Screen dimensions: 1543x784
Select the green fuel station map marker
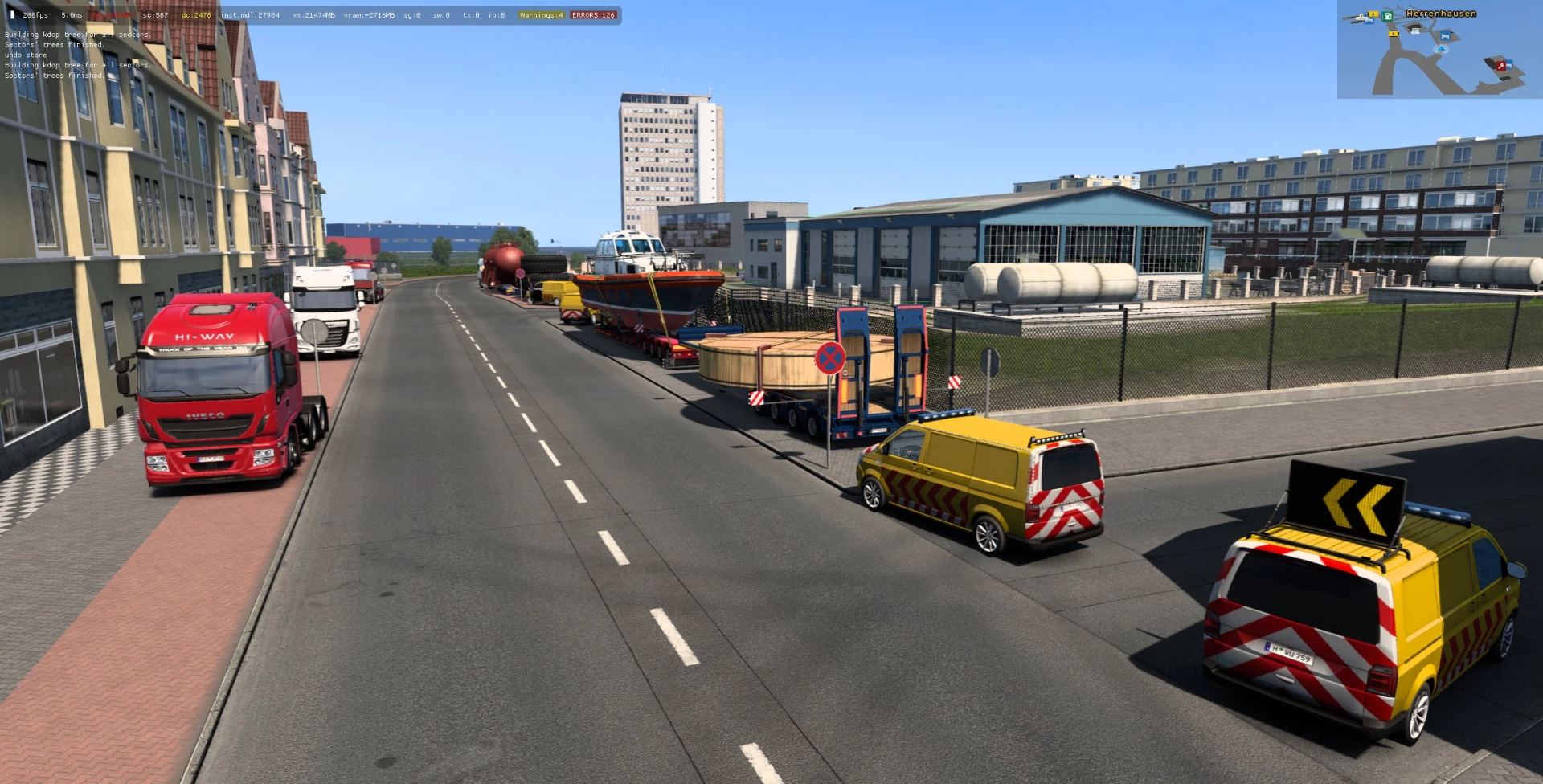[x=1387, y=15]
